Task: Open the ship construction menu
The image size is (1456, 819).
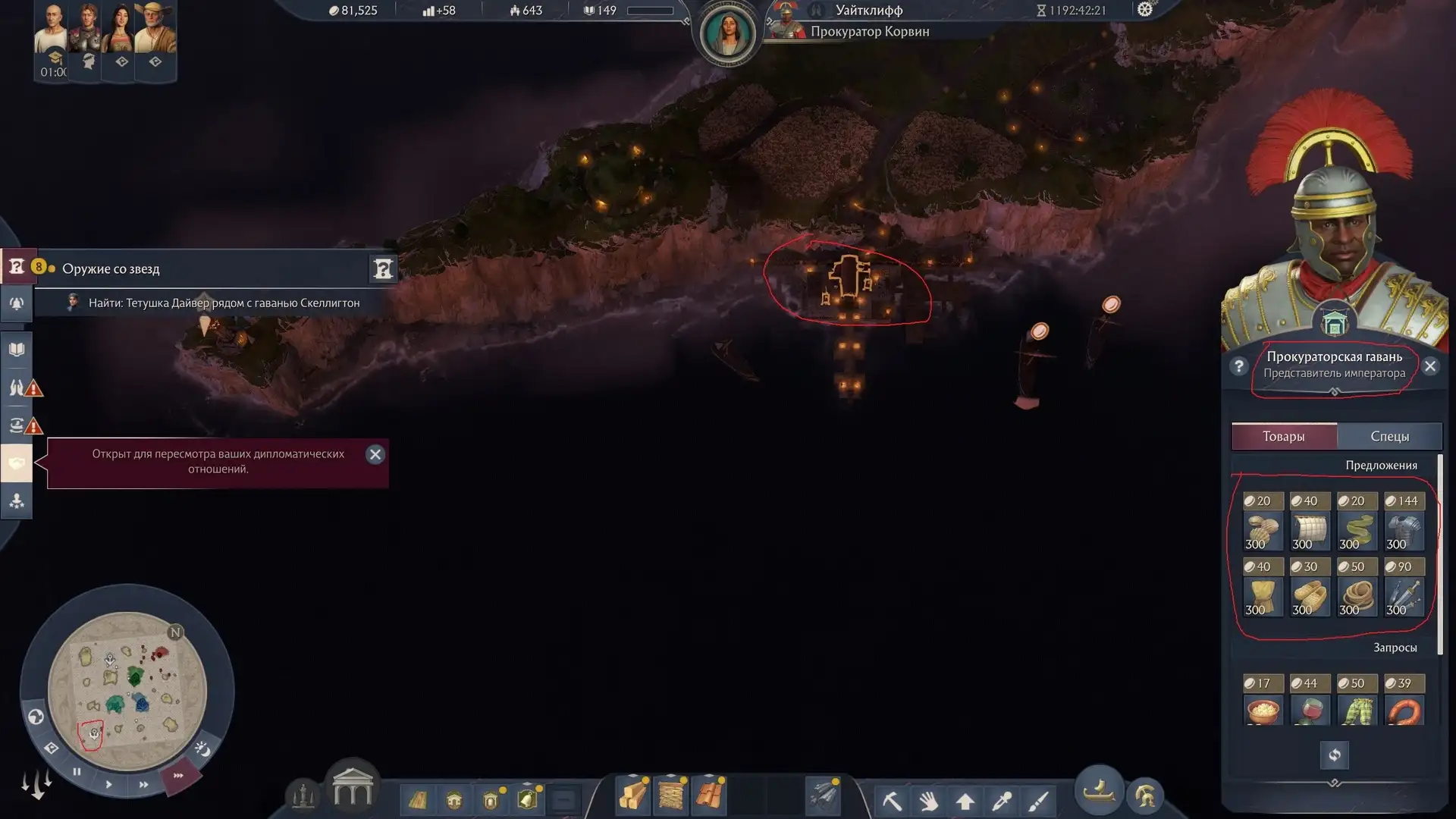Action: 1099,792
